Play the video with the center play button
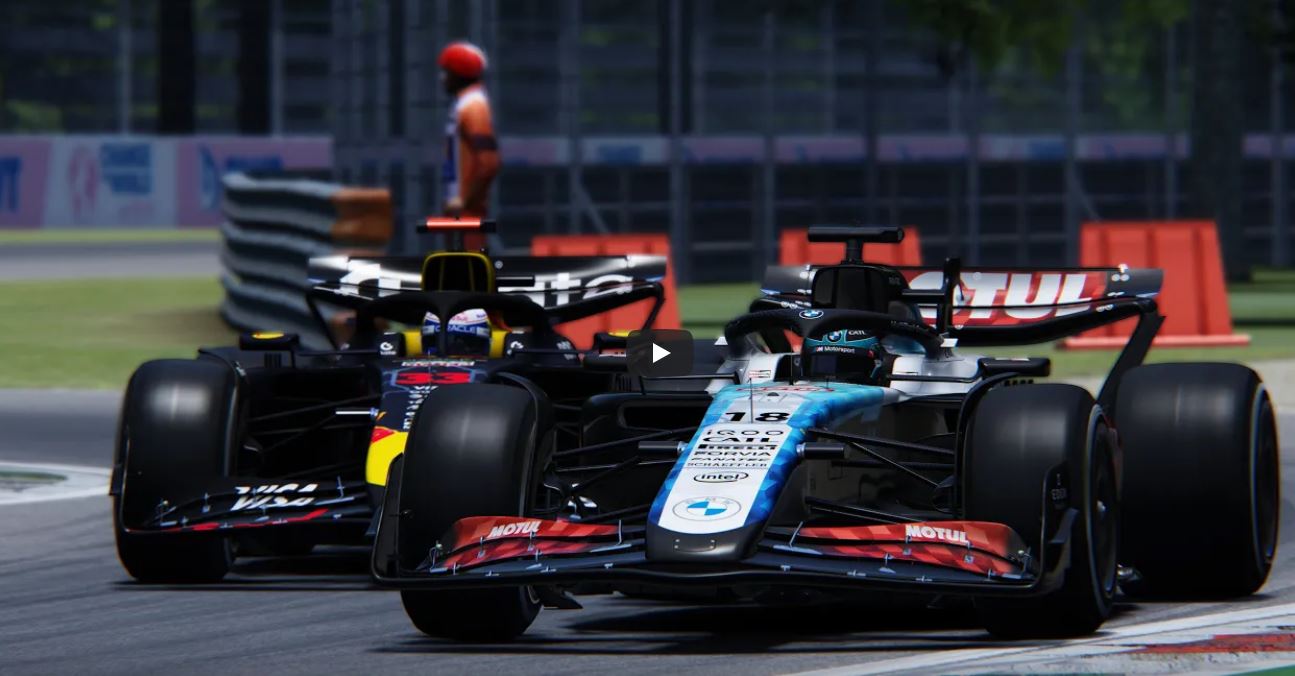This screenshot has width=1295, height=676. (659, 353)
